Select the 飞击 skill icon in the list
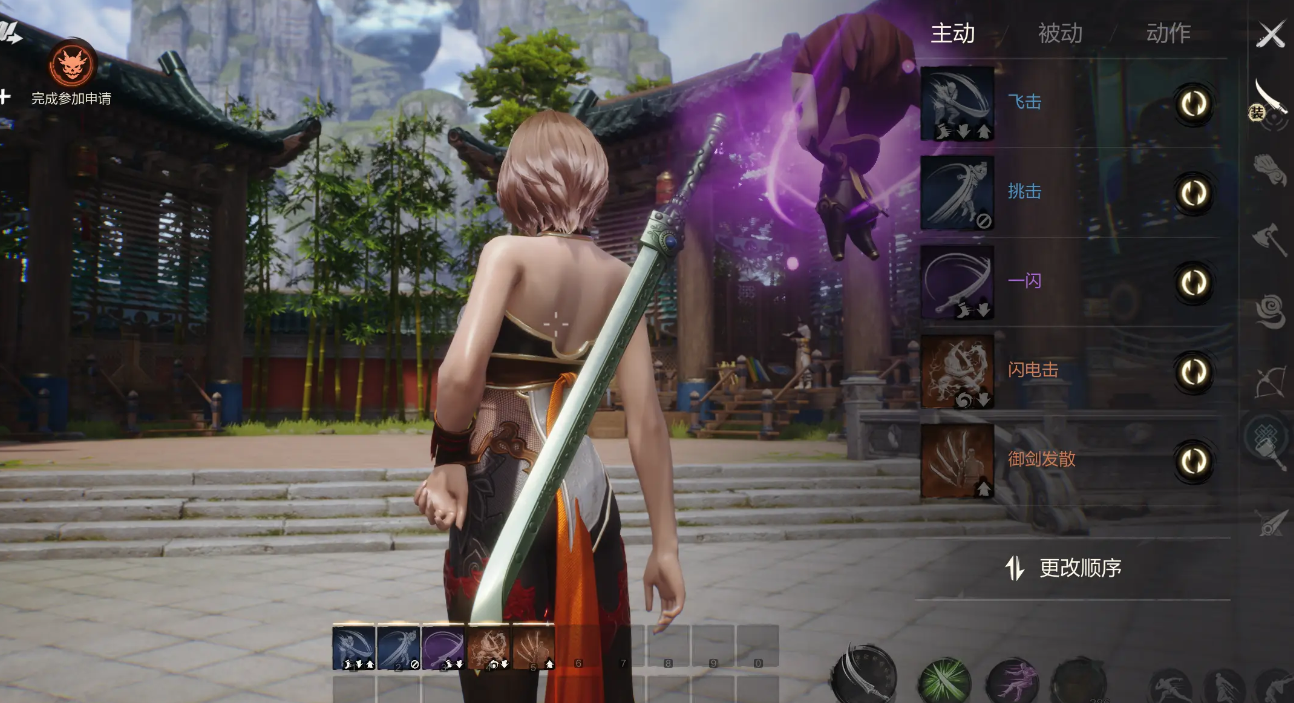 click(x=957, y=104)
